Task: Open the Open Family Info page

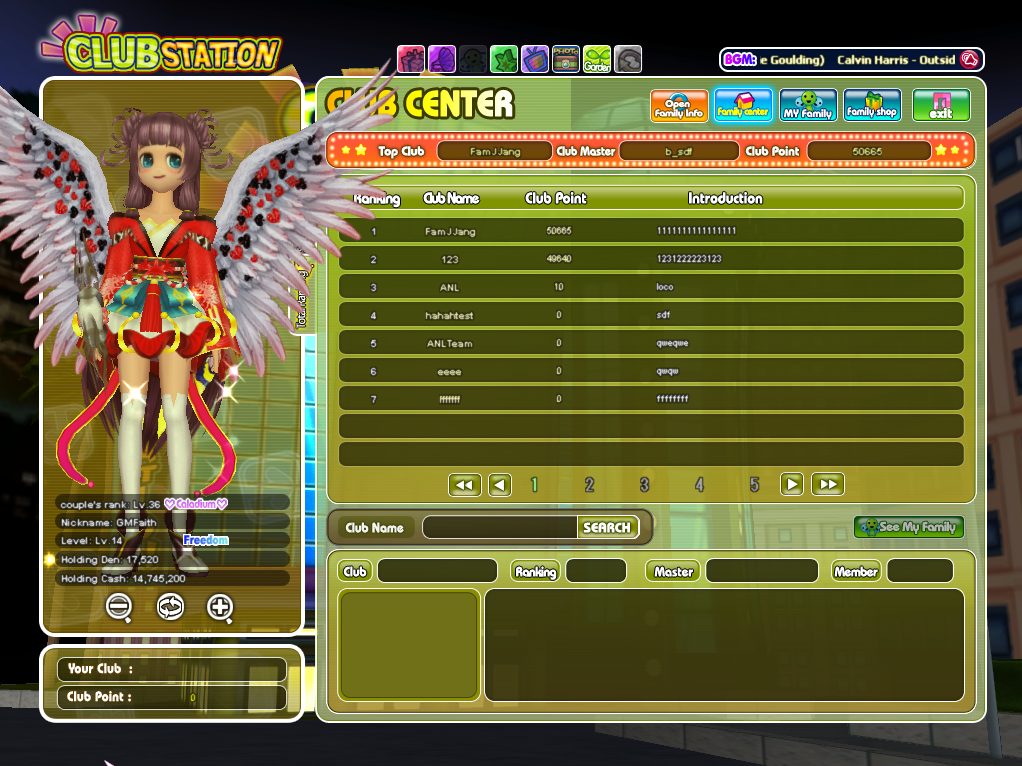Action: 679,106
